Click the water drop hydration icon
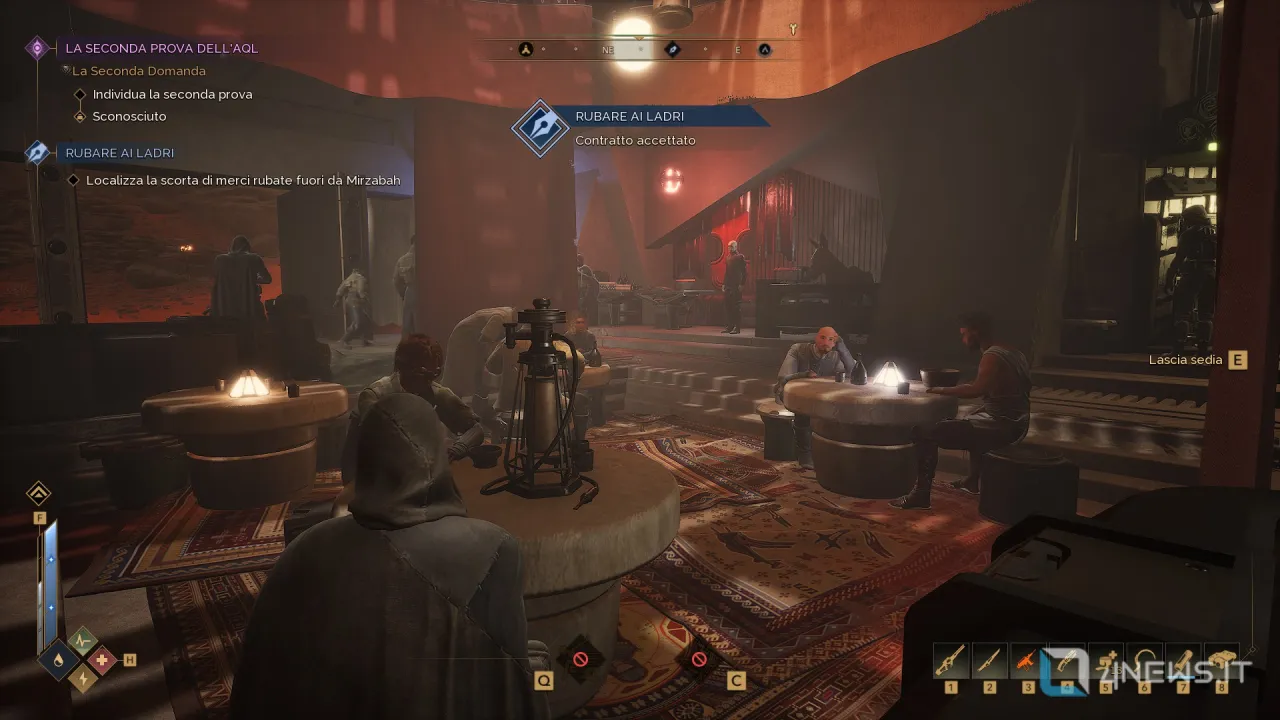This screenshot has width=1280, height=720. 59,659
